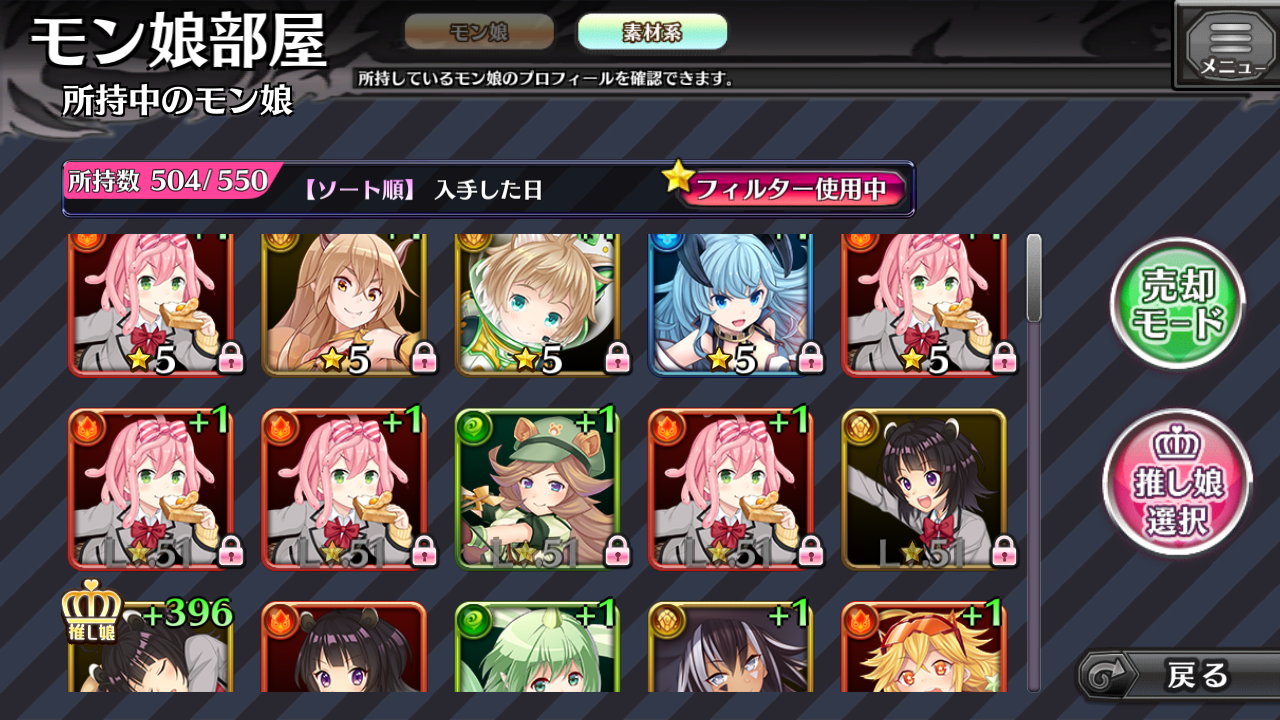The image size is (1280, 720).
Task: Open 推し娘選択 favorite selection
Action: click(x=1177, y=482)
